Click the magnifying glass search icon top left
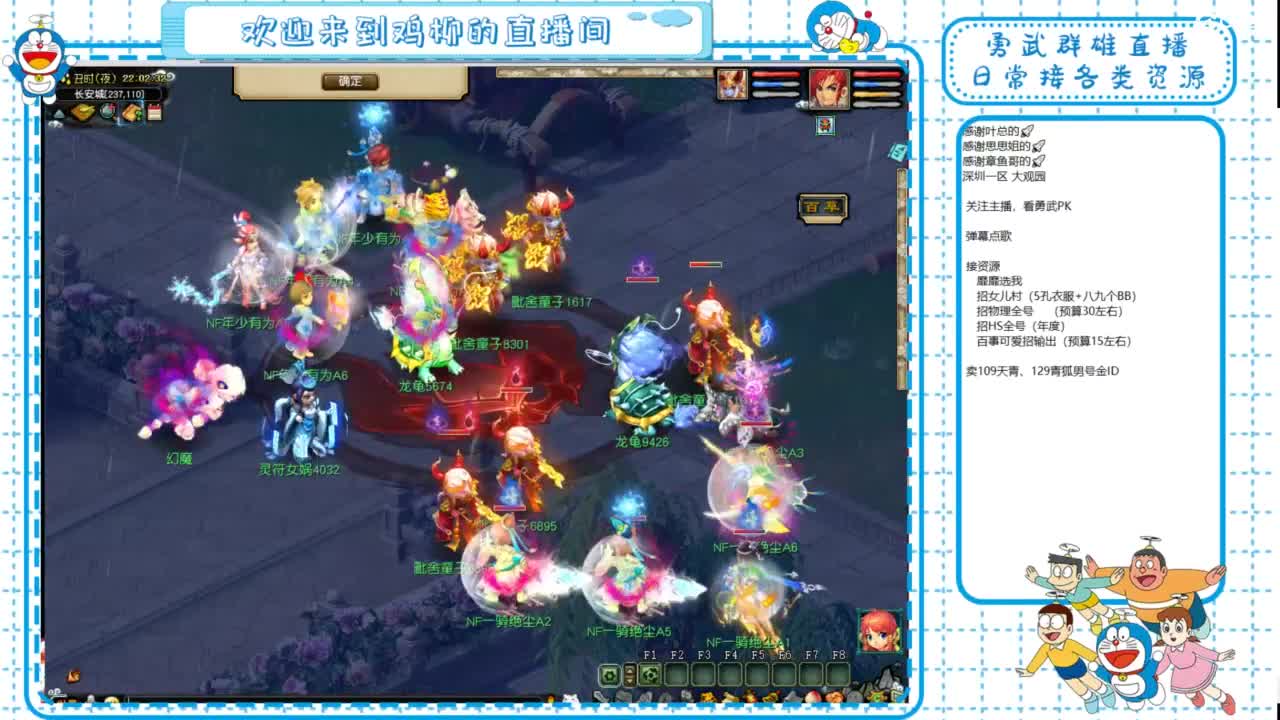Screen dimensions: 1280x720 (x=107, y=112)
